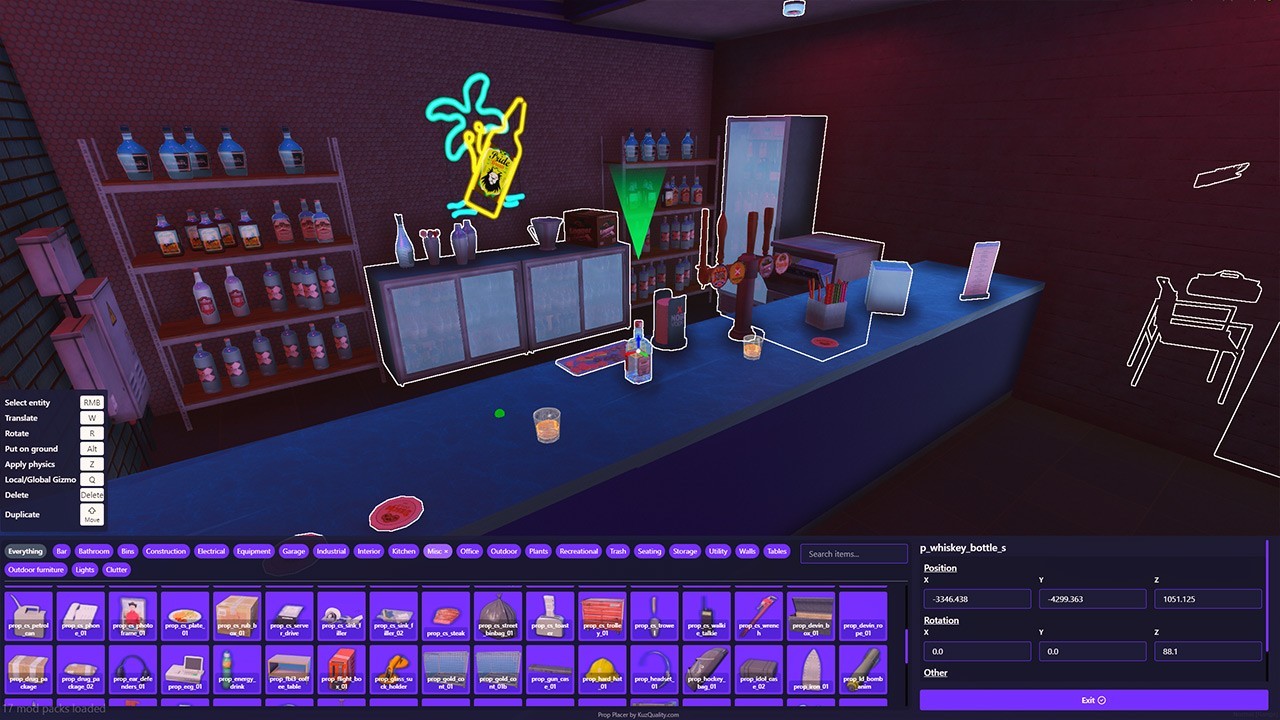Collapse the Position section
Viewport: 1280px width, 720px height.
point(939,567)
